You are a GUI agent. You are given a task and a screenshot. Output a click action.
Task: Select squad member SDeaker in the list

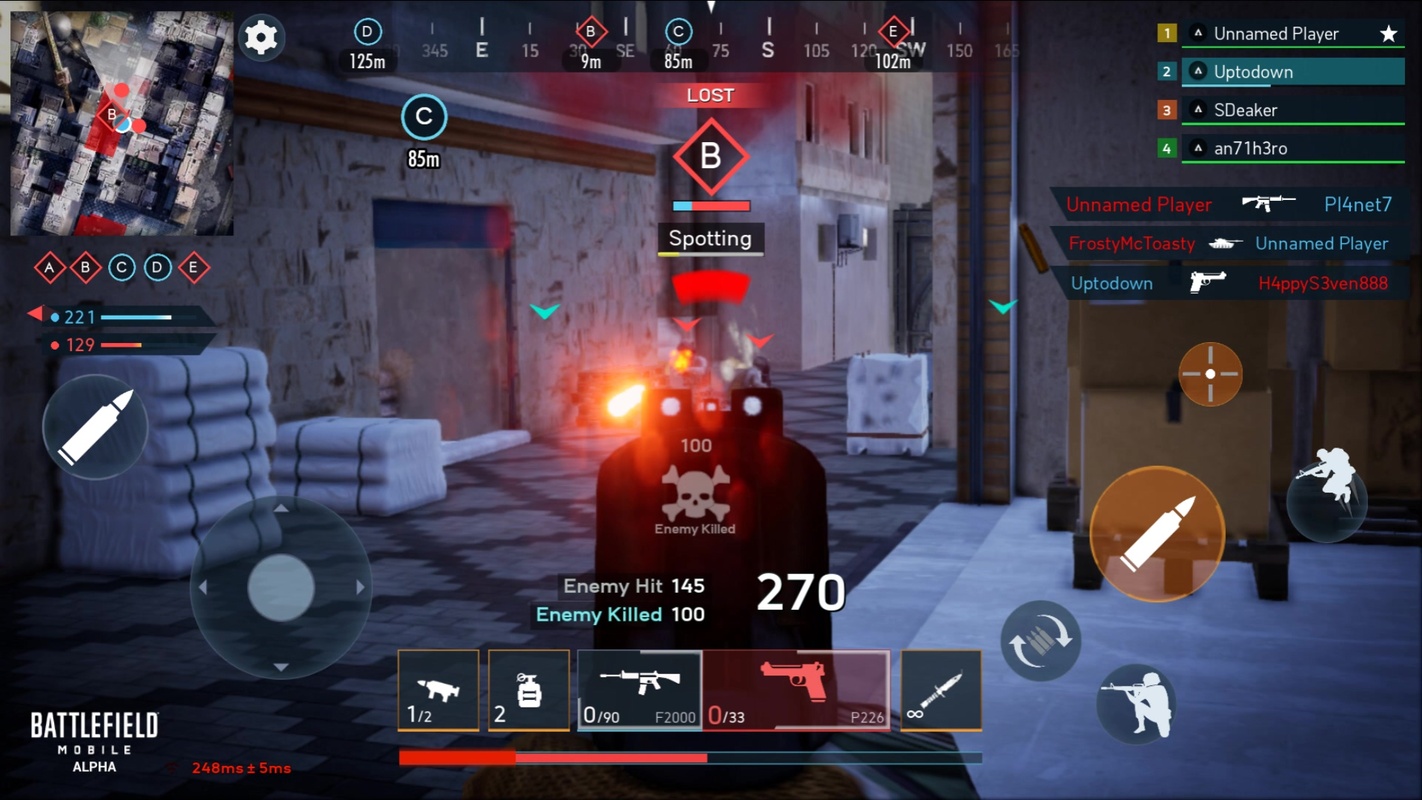(x=1292, y=110)
